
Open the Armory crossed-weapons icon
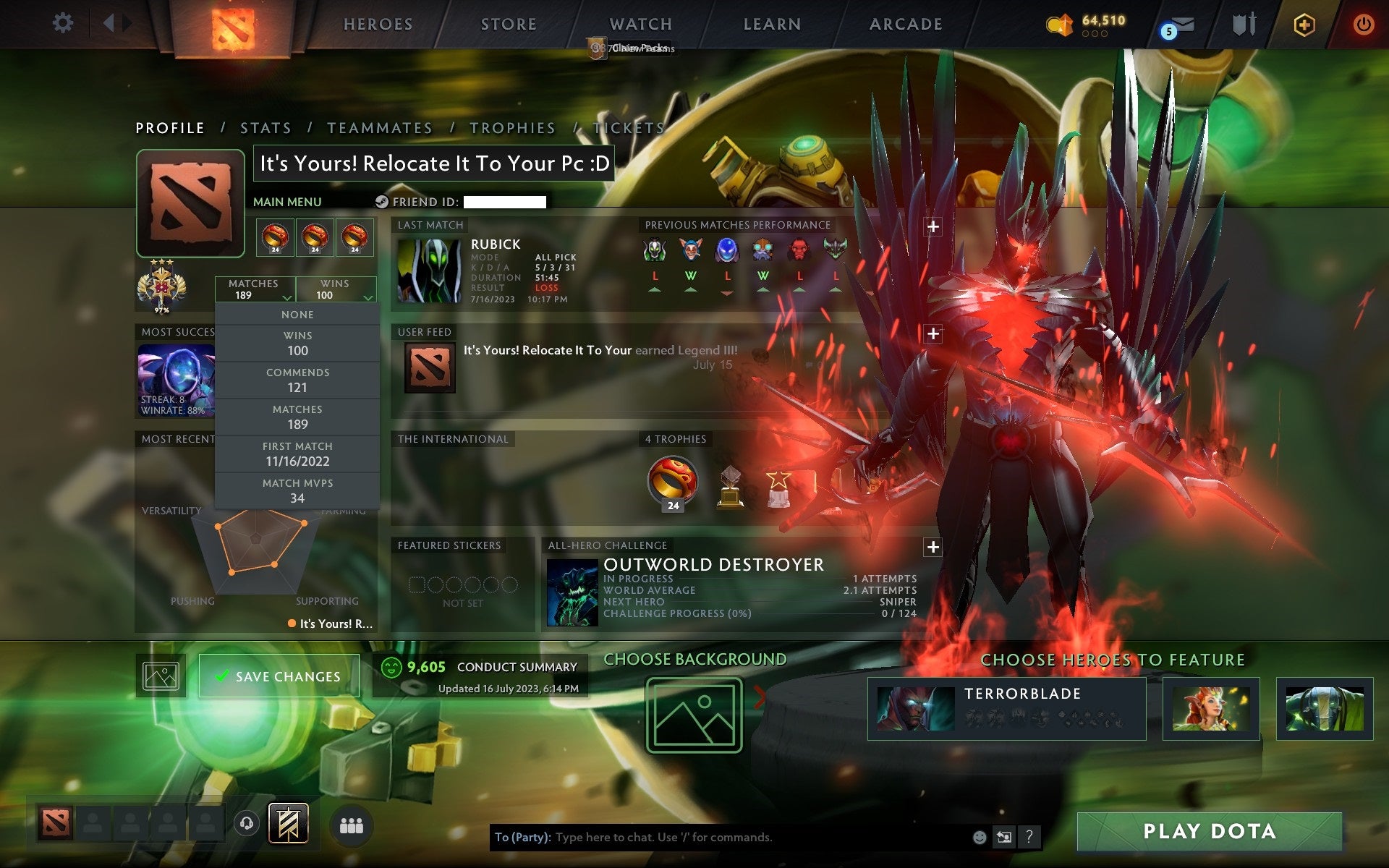[1243, 24]
